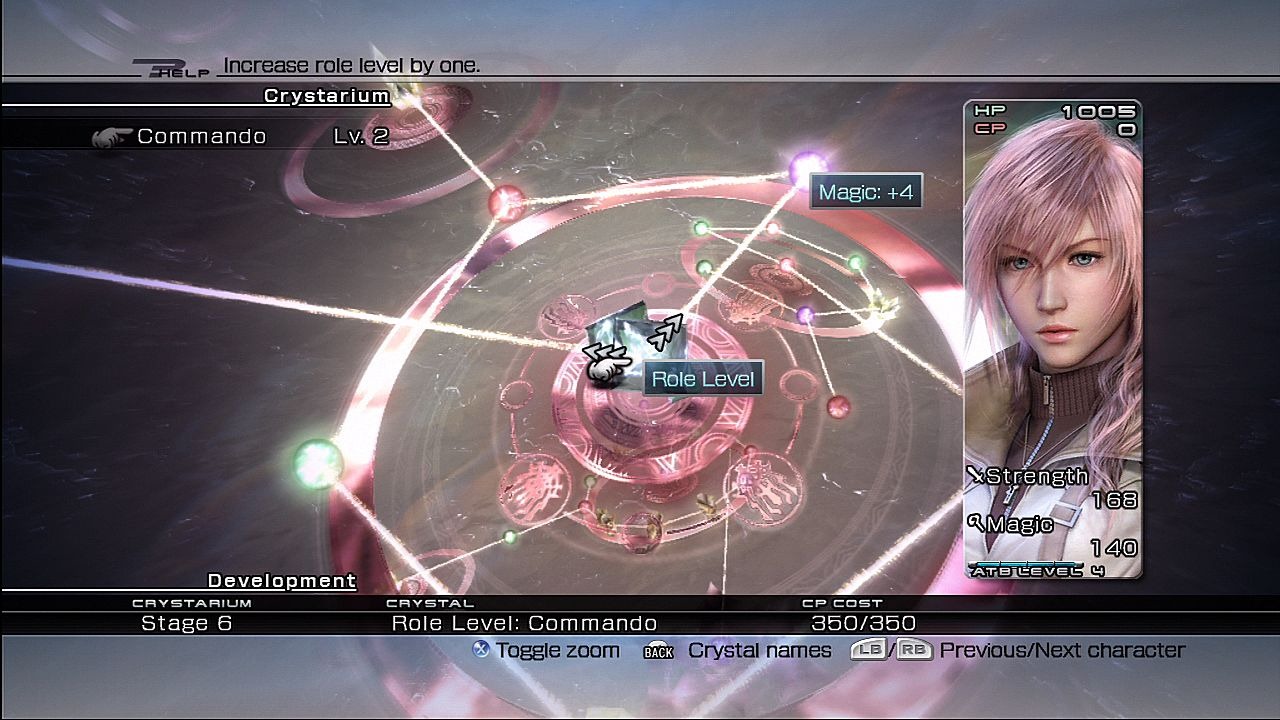Select the Commando role icon beside the role name
Viewport: 1280px width, 720px height.
coord(113,136)
